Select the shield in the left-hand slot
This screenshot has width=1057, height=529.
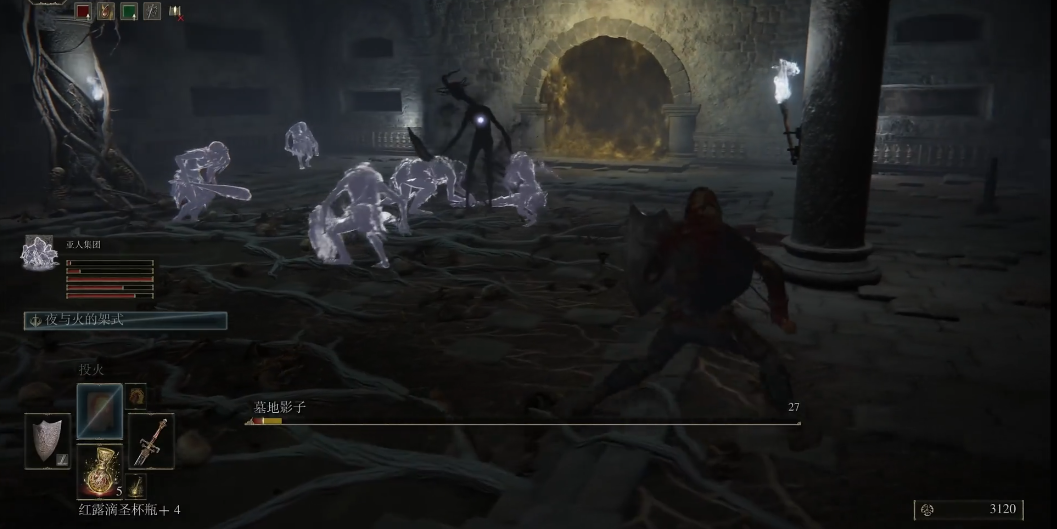pyautogui.click(x=48, y=440)
